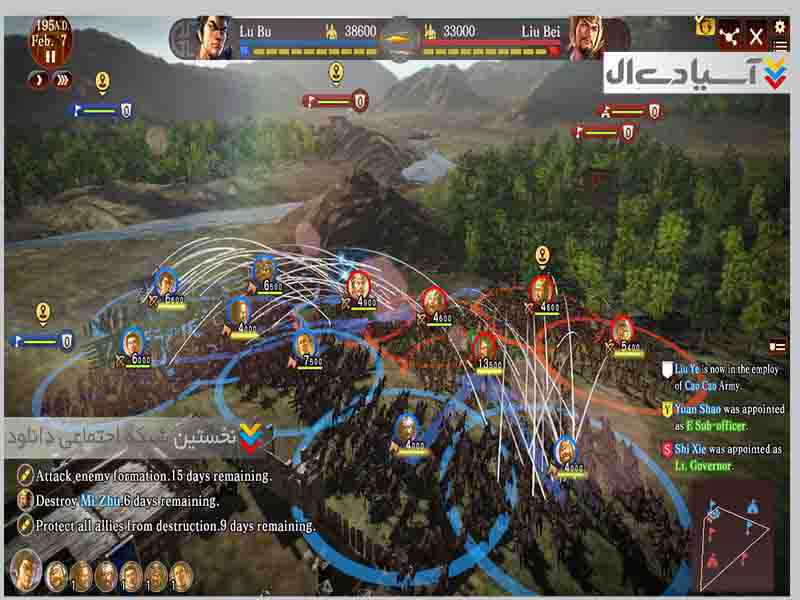Image resolution: width=800 pixels, height=600 pixels.
Task: Collapse the message log with red toggle
Action: (776, 346)
